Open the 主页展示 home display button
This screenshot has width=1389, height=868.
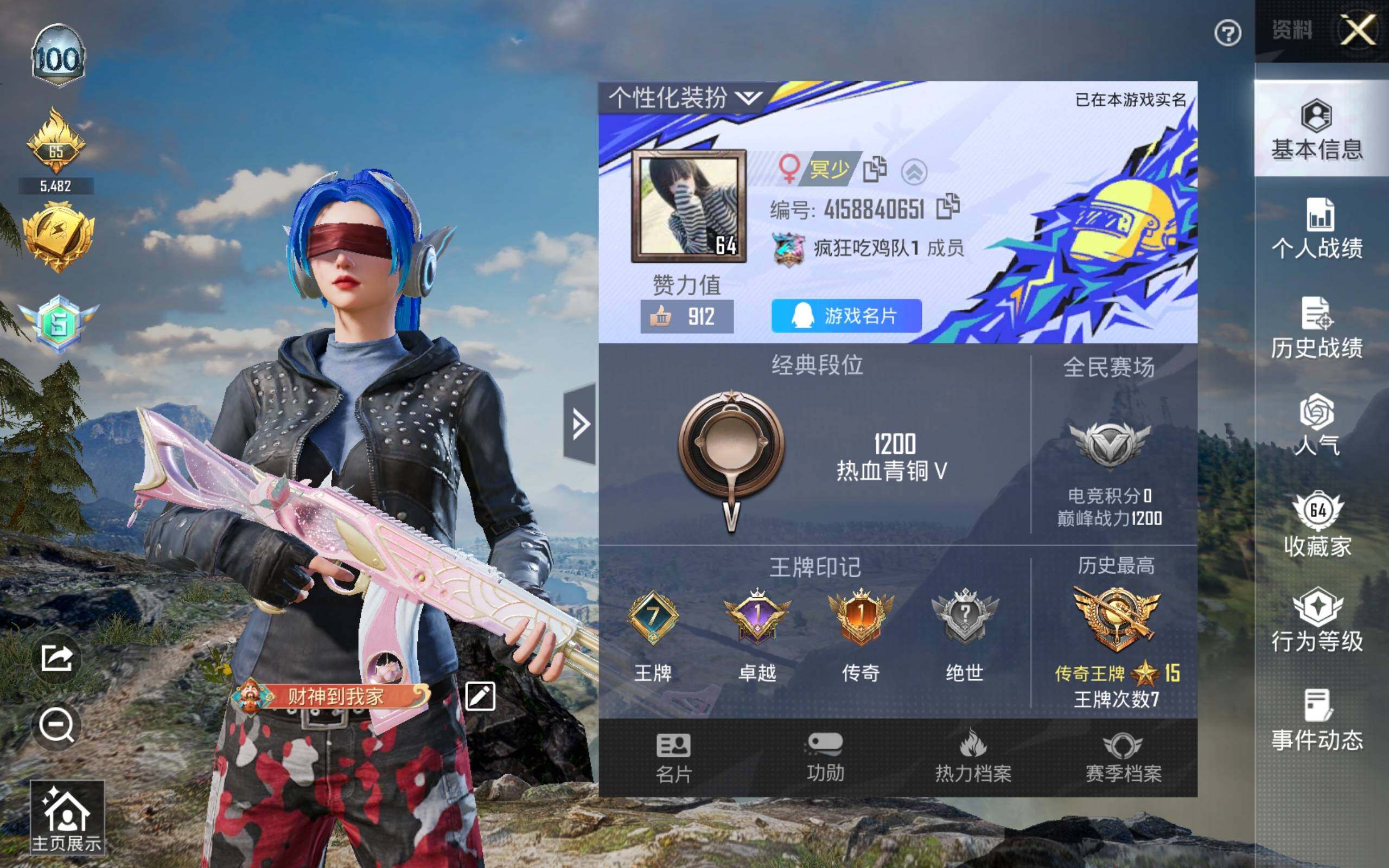click(67, 818)
